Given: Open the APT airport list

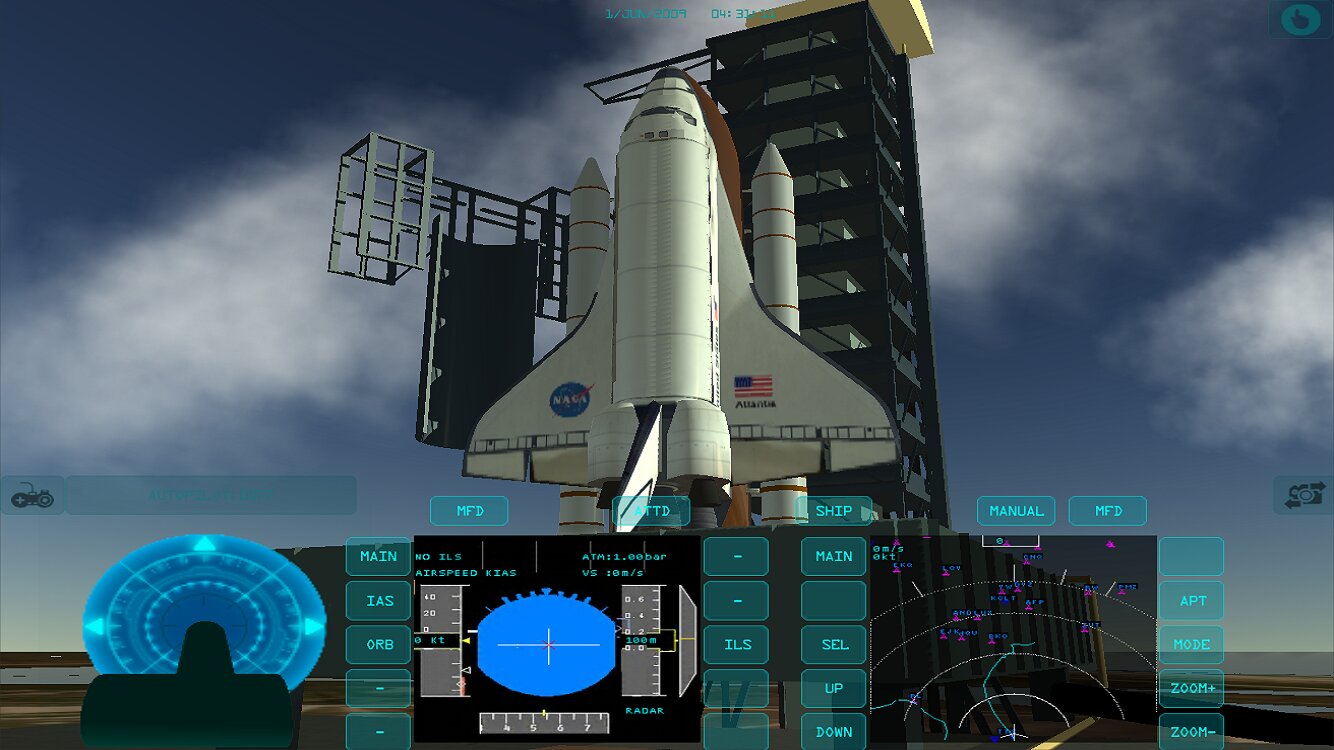Looking at the screenshot, I should (1192, 601).
